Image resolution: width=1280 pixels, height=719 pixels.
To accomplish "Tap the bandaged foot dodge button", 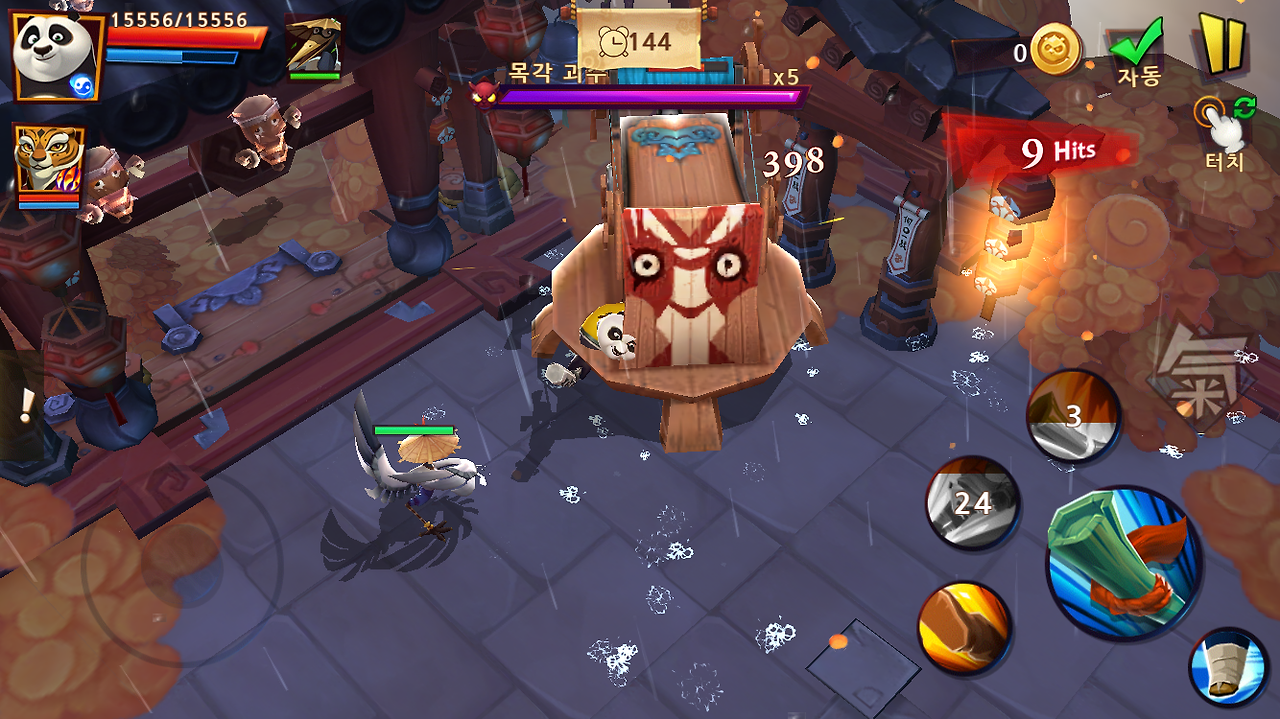I will click(1228, 668).
